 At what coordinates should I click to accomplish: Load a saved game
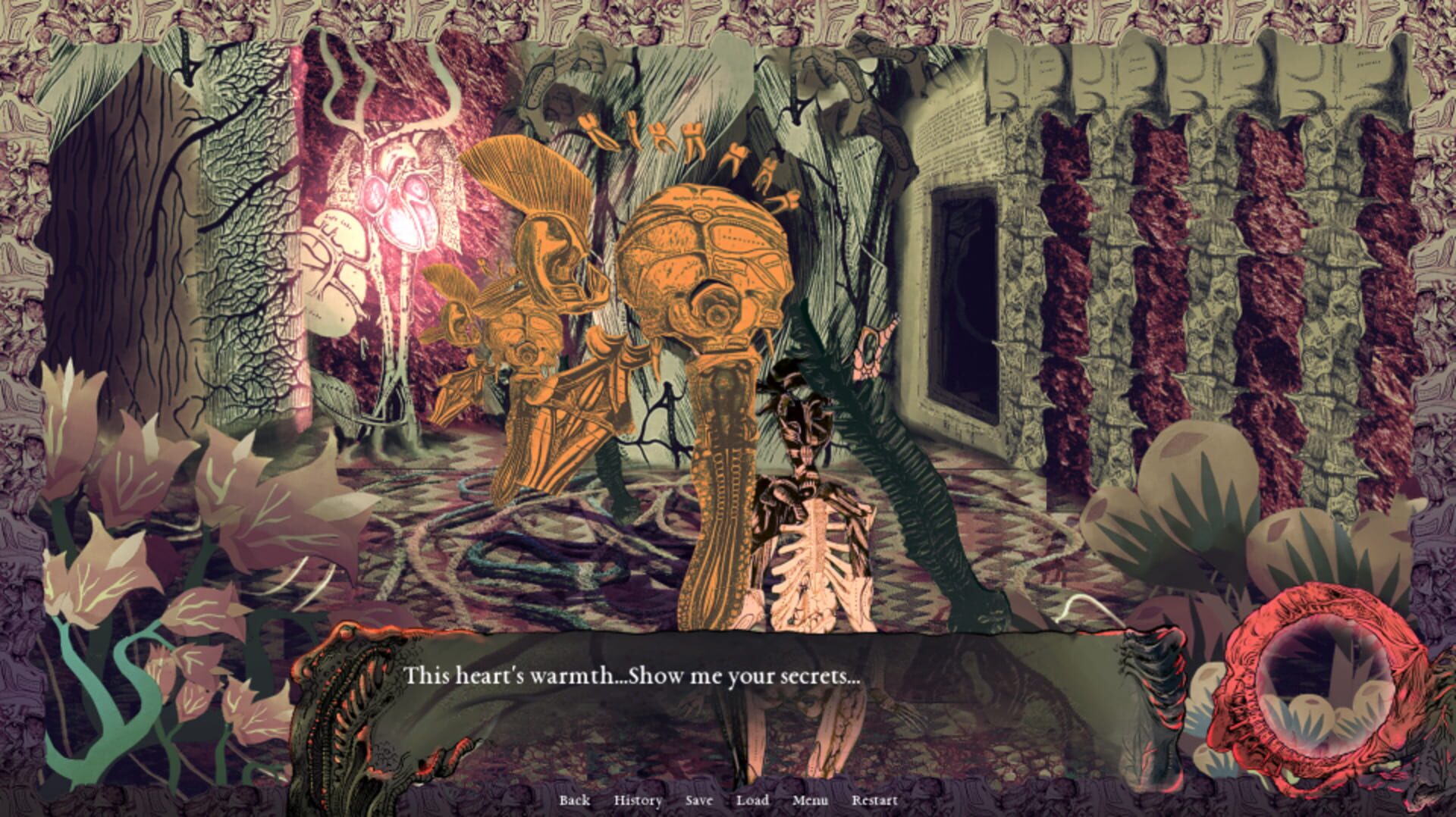[752, 800]
